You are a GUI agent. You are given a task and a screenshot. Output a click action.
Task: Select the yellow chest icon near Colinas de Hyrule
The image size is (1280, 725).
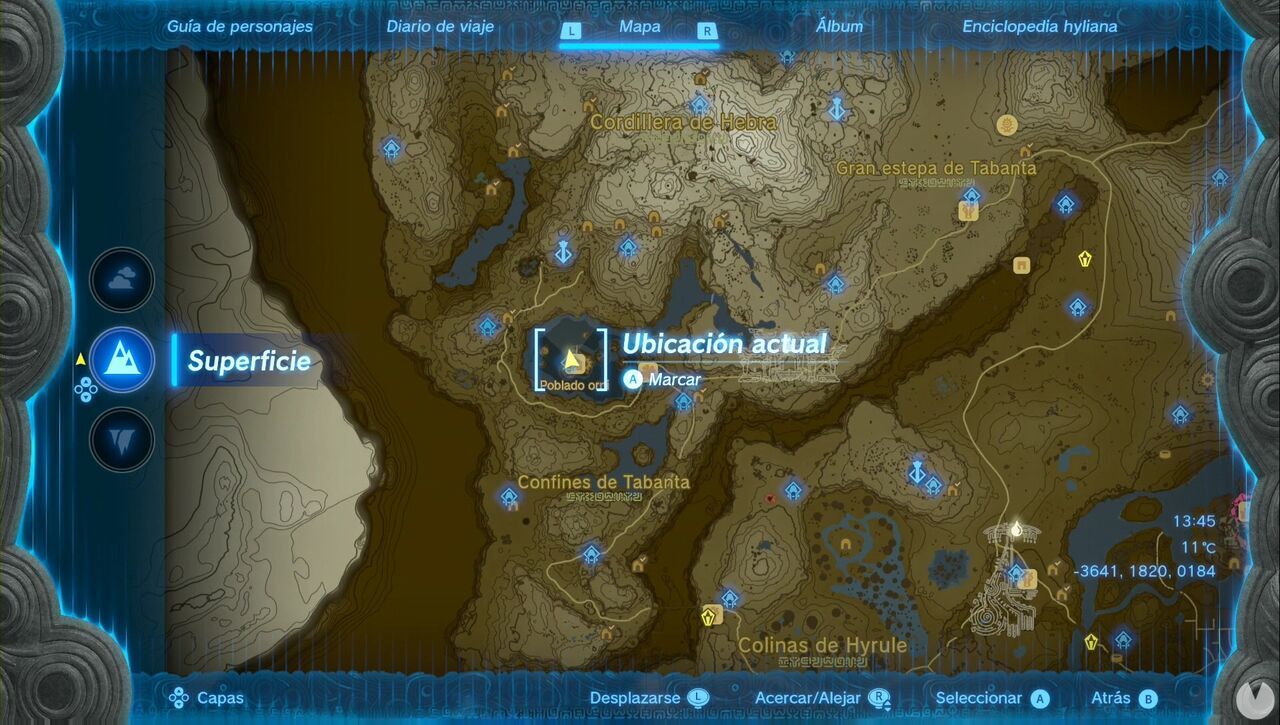[x=708, y=617]
